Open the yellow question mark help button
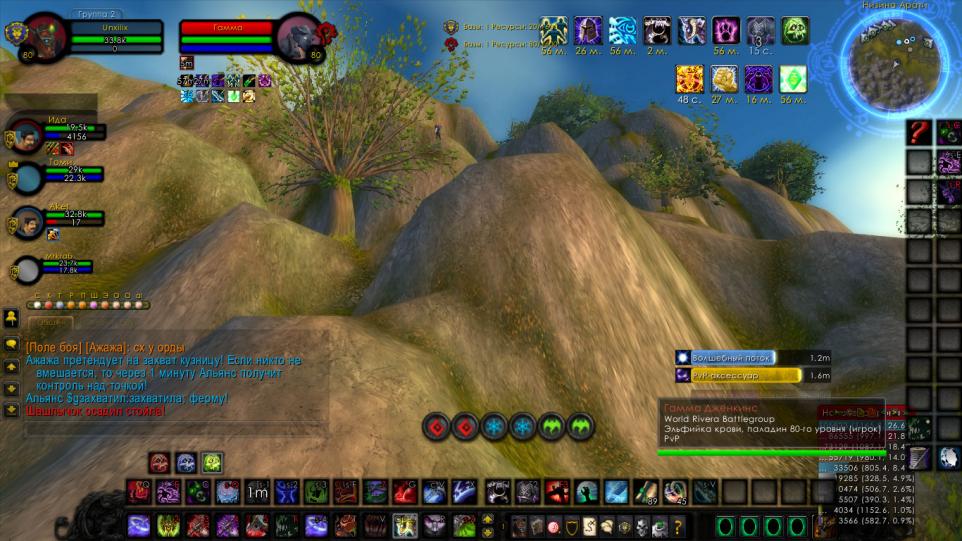Screen dimensions: 962x541 (678, 526)
